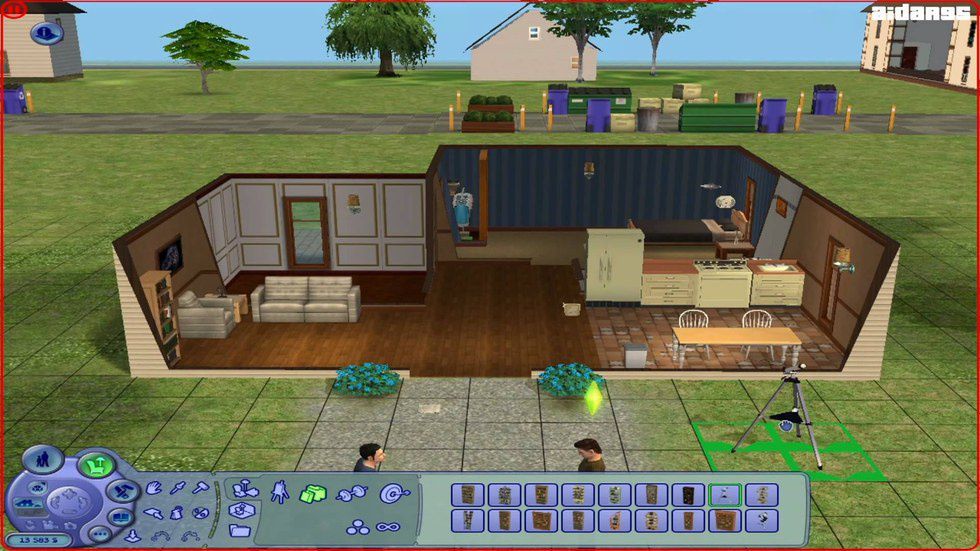Image resolution: width=980 pixels, height=551 pixels.
Task: Activate the eyedropper tool
Action: coord(177,489)
